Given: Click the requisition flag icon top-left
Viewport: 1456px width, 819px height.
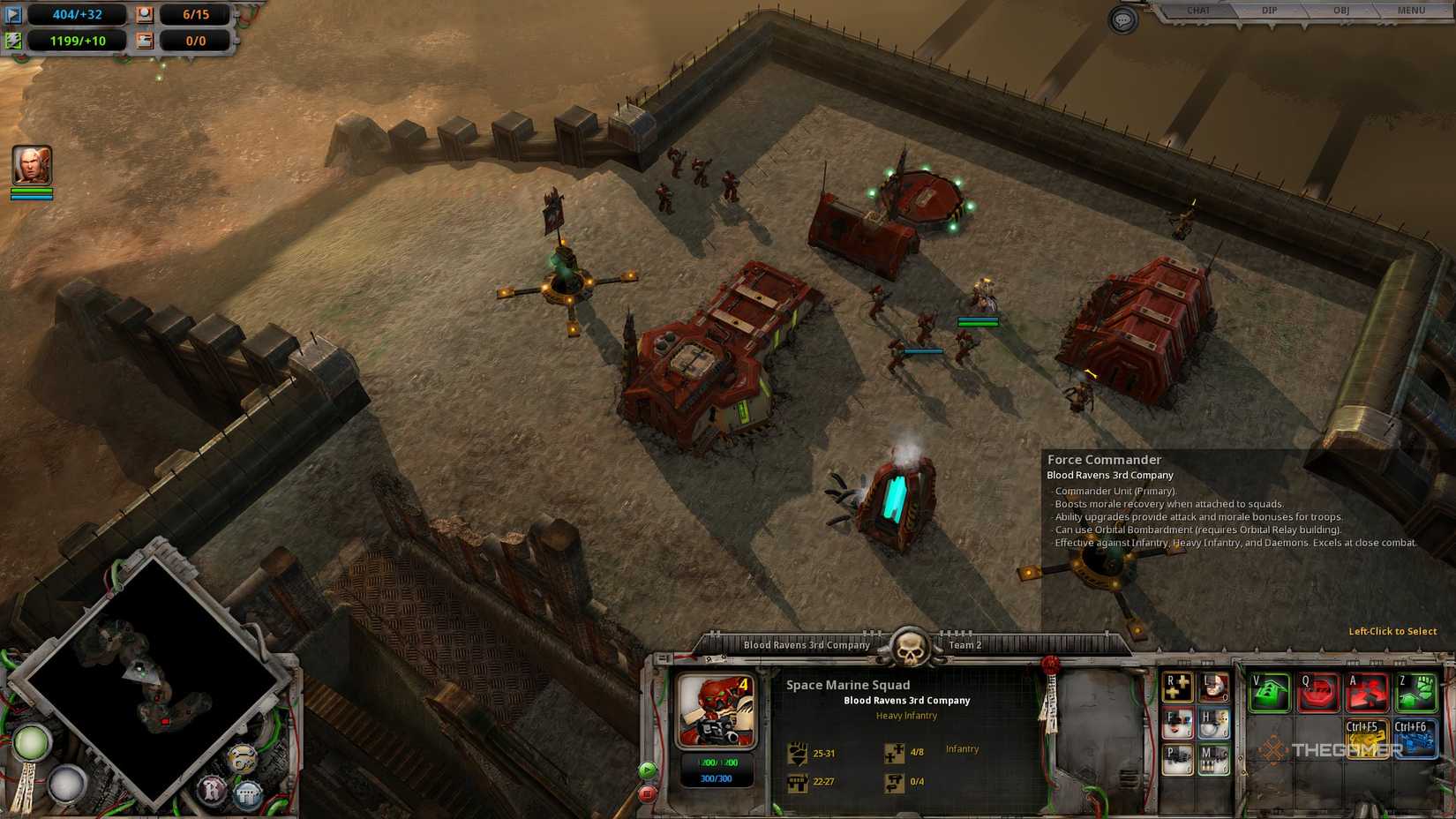Looking at the screenshot, I should click(12, 14).
